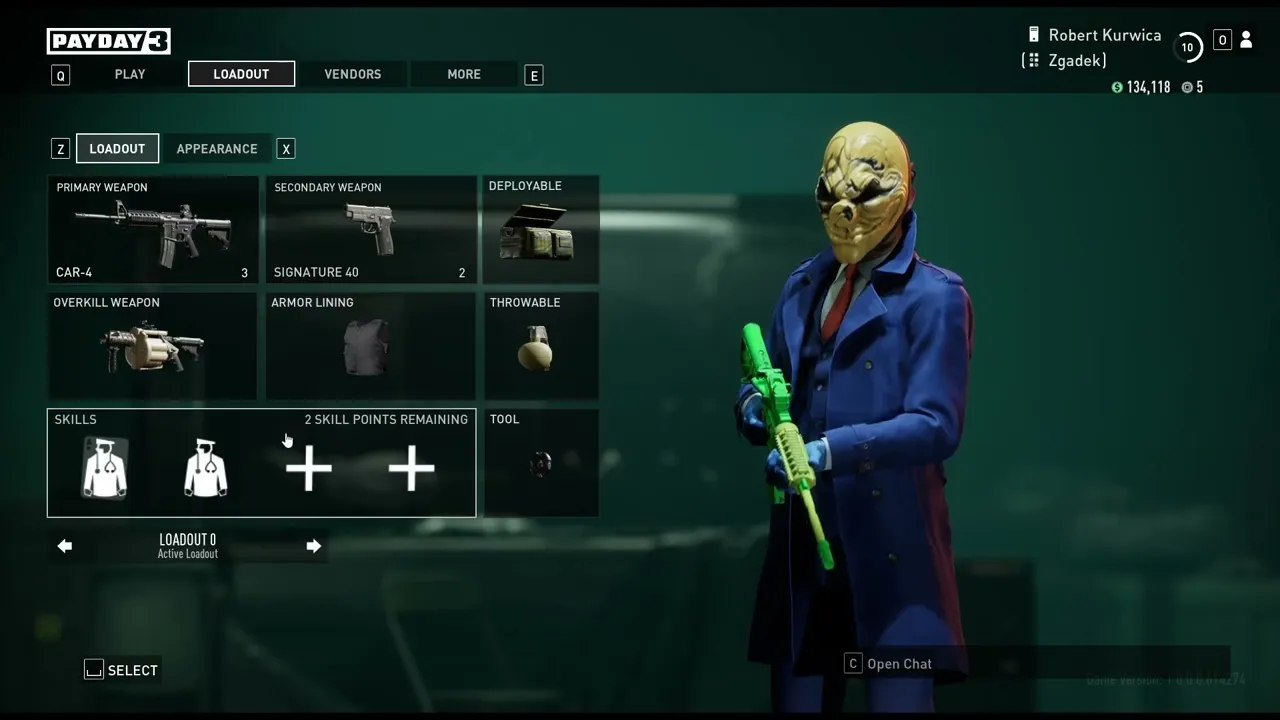Open the Tool slot

pos(541,463)
